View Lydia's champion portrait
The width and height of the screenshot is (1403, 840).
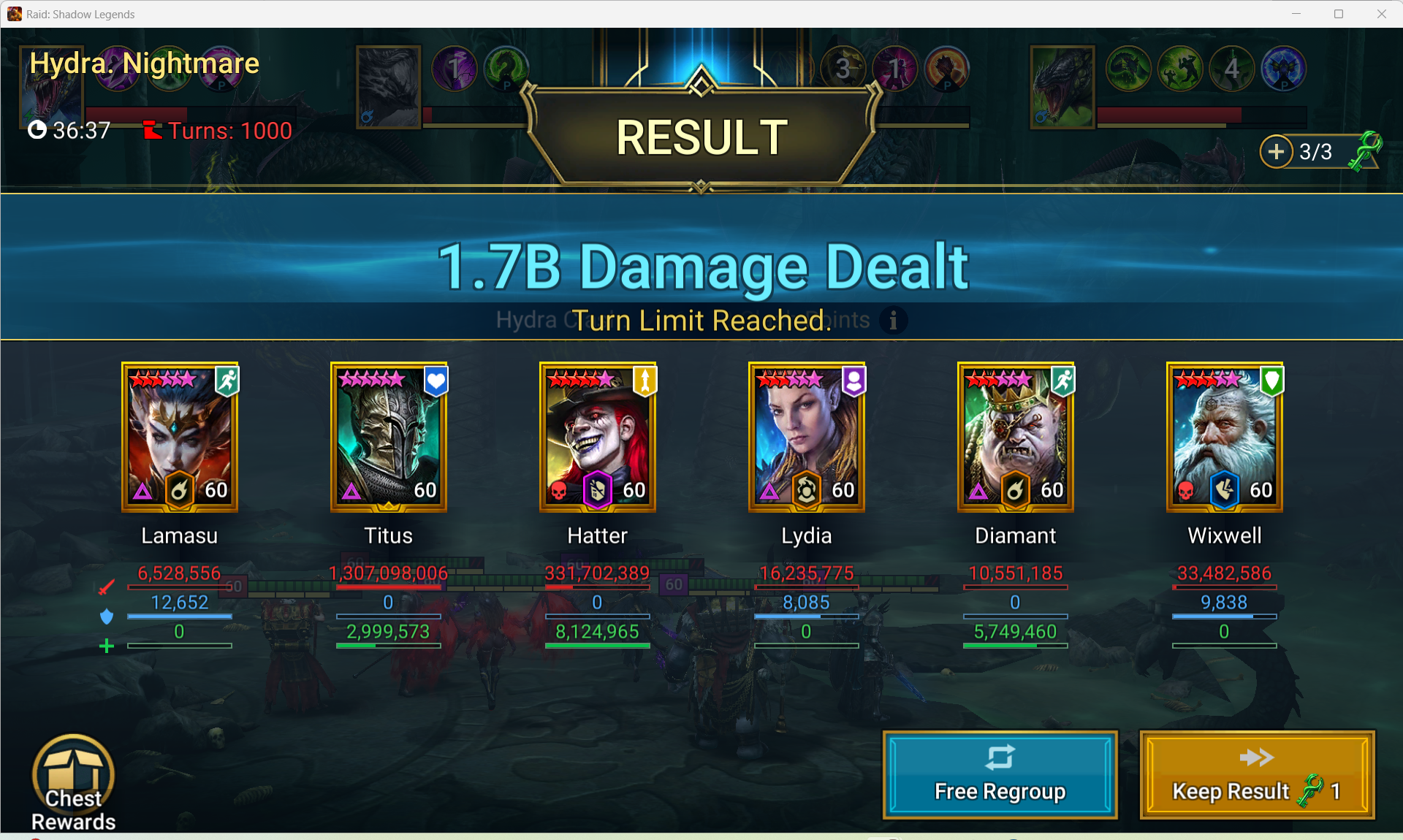click(807, 437)
